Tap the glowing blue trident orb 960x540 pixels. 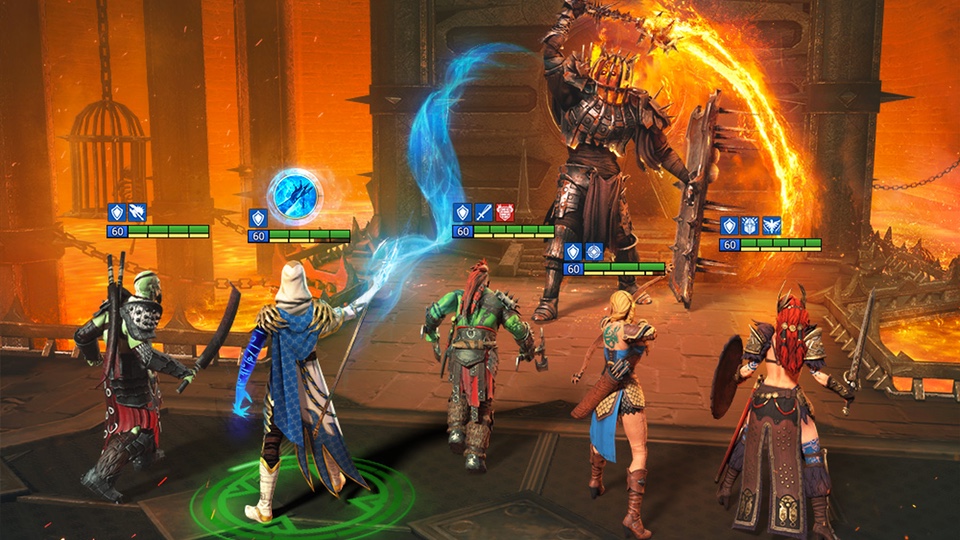[x=295, y=196]
